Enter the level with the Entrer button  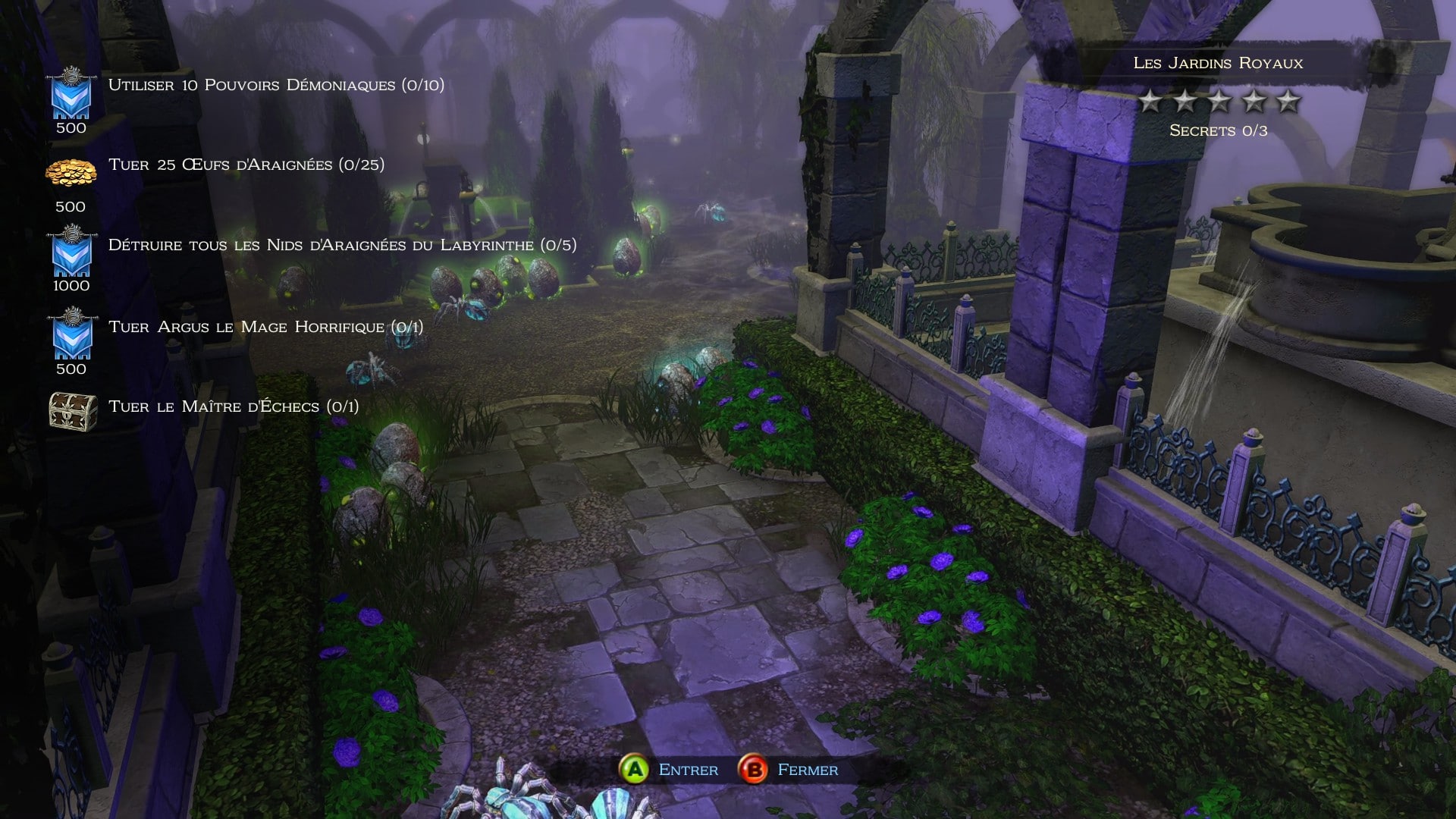pyautogui.click(x=669, y=770)
